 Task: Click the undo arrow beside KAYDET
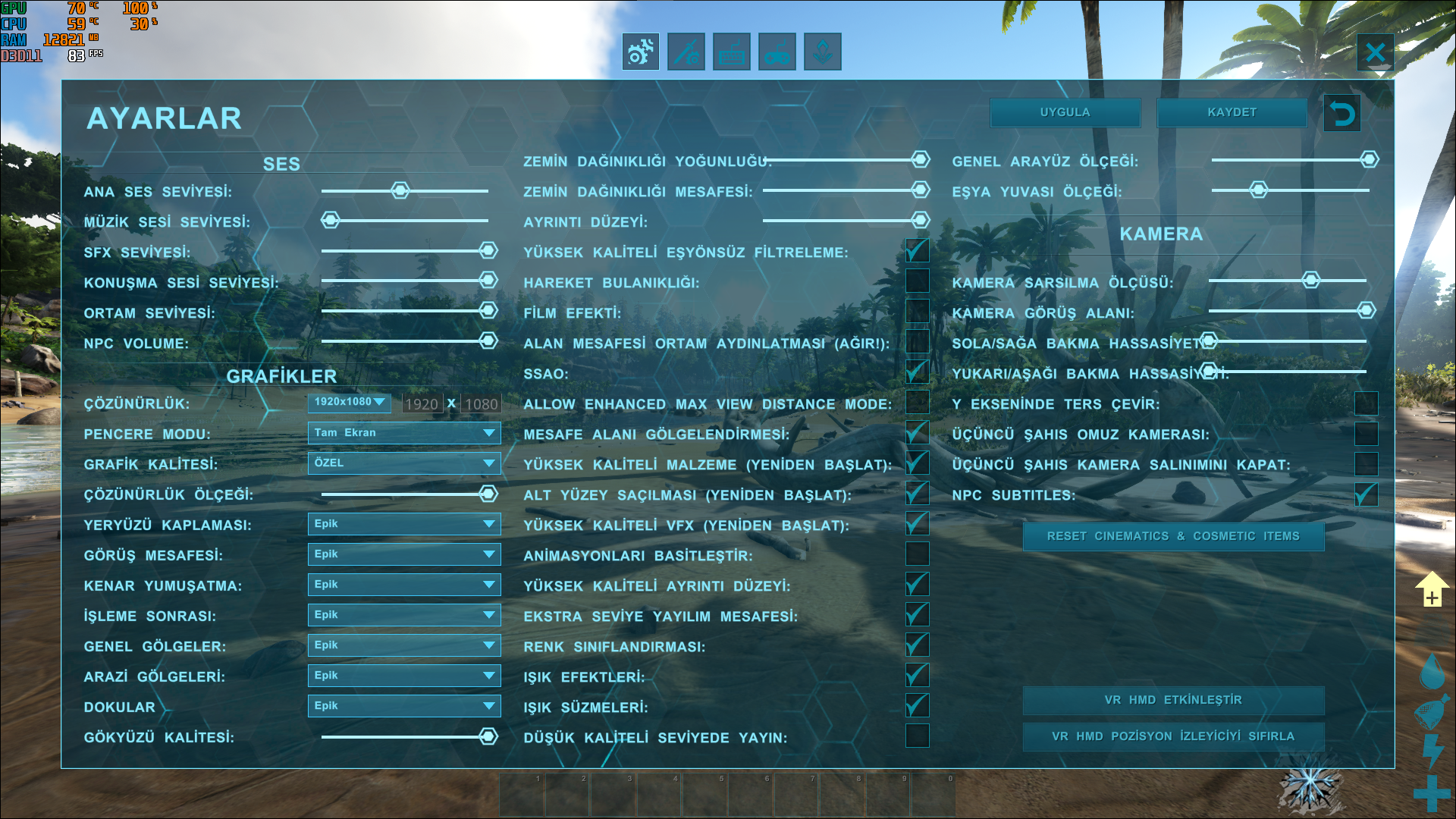(1341, 112)
